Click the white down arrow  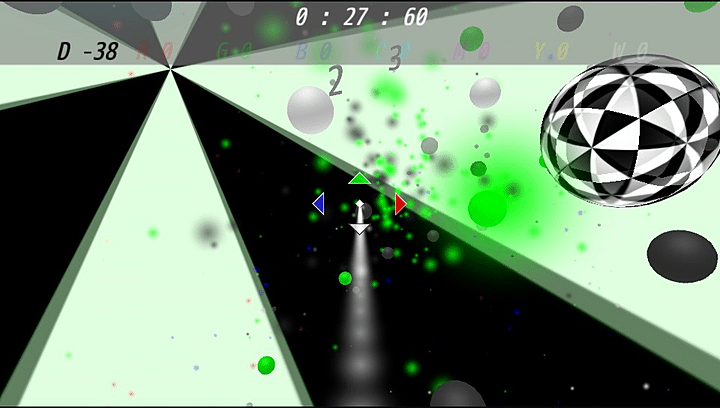(x=360, y=229)
